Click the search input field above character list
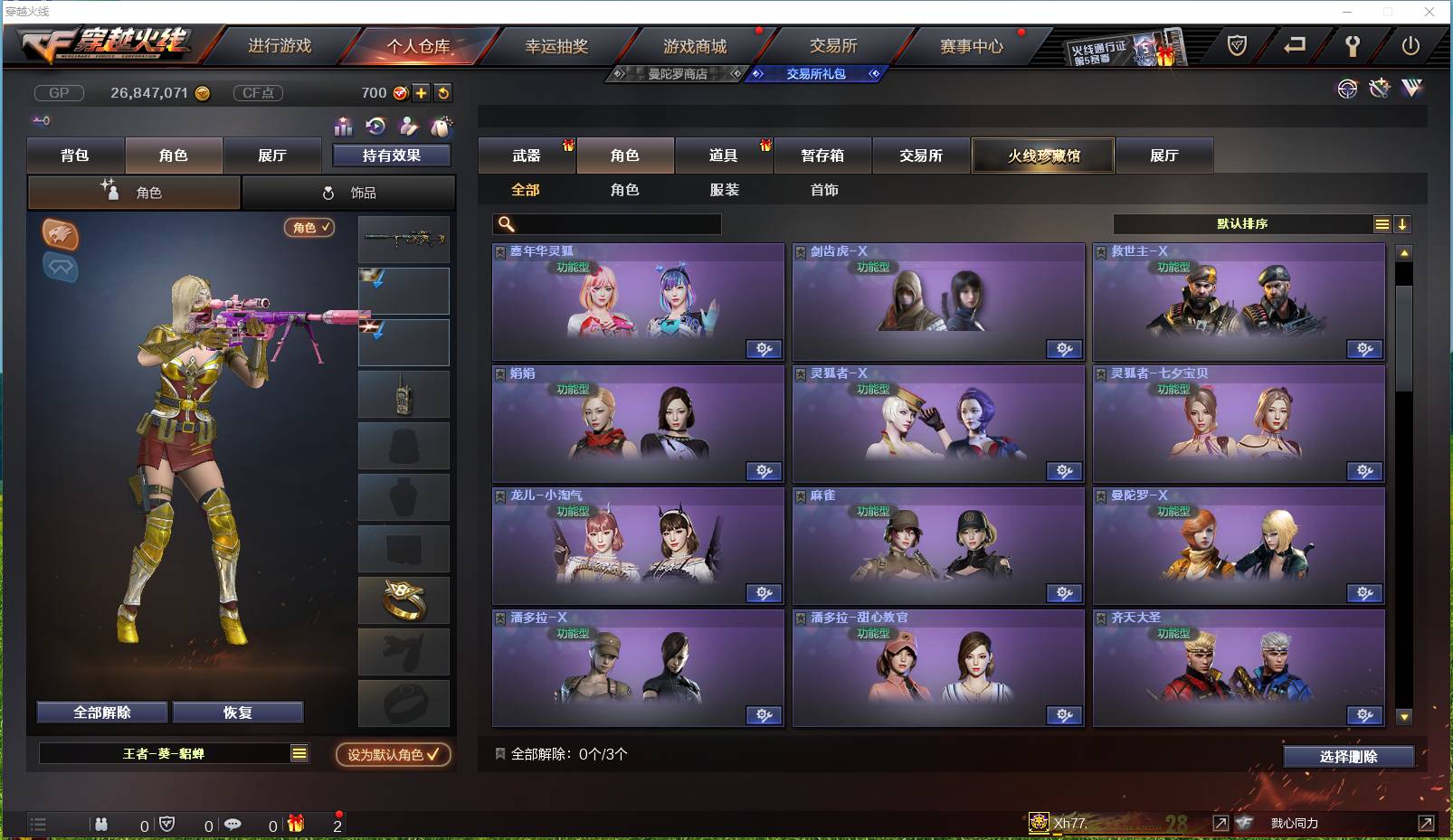 pyautogui.click(x=606, y=223)
